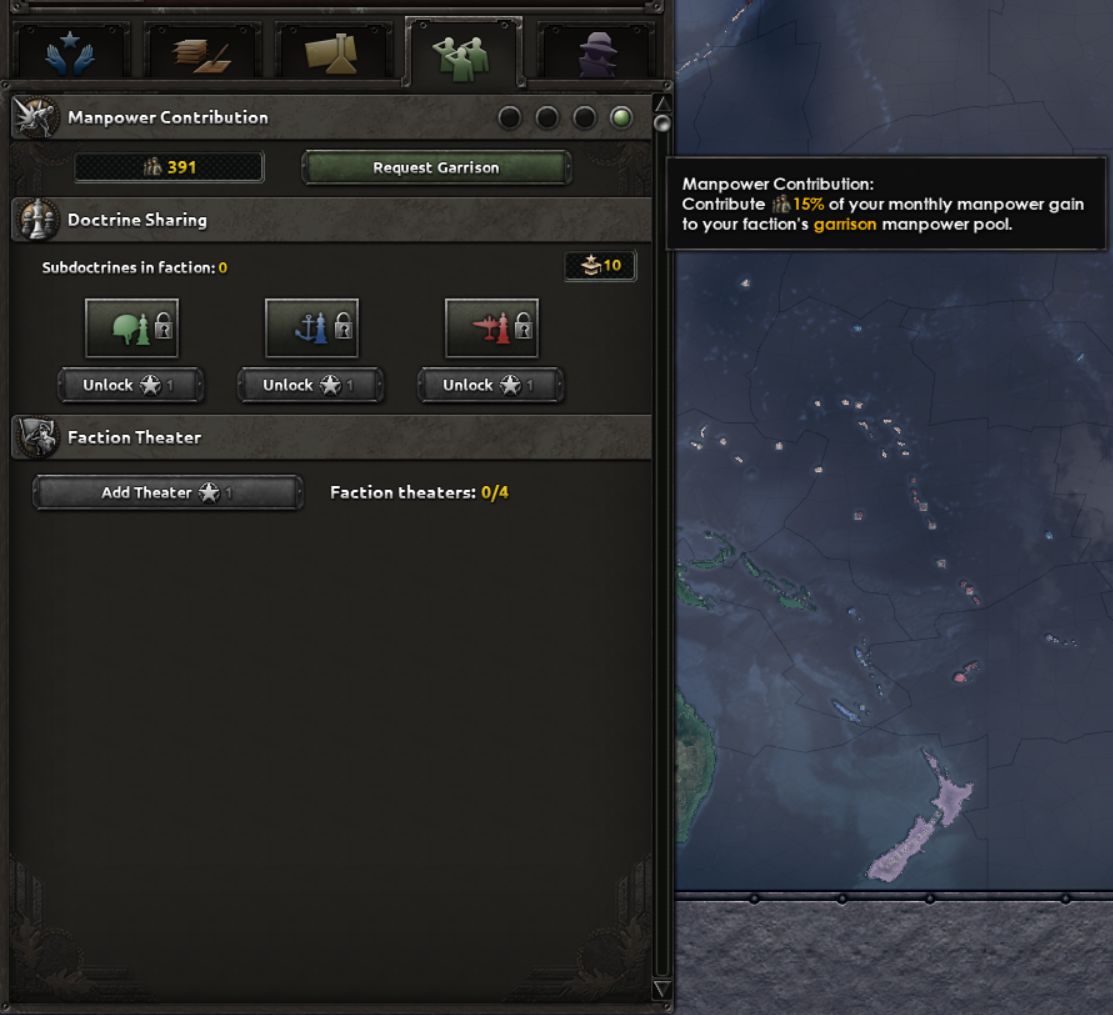
Task: Select the locked naval doctrine anchor icon
Action: click(312, 328)
